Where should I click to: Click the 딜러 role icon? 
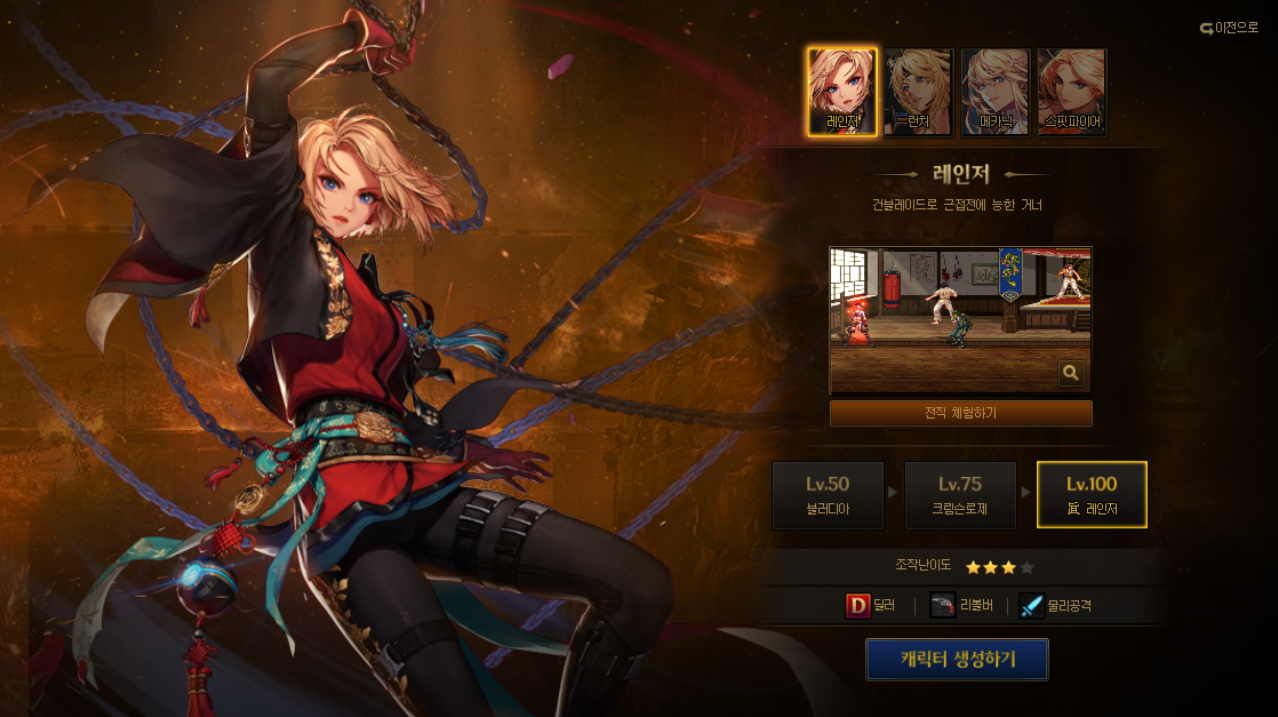click(x=858, y=605)
